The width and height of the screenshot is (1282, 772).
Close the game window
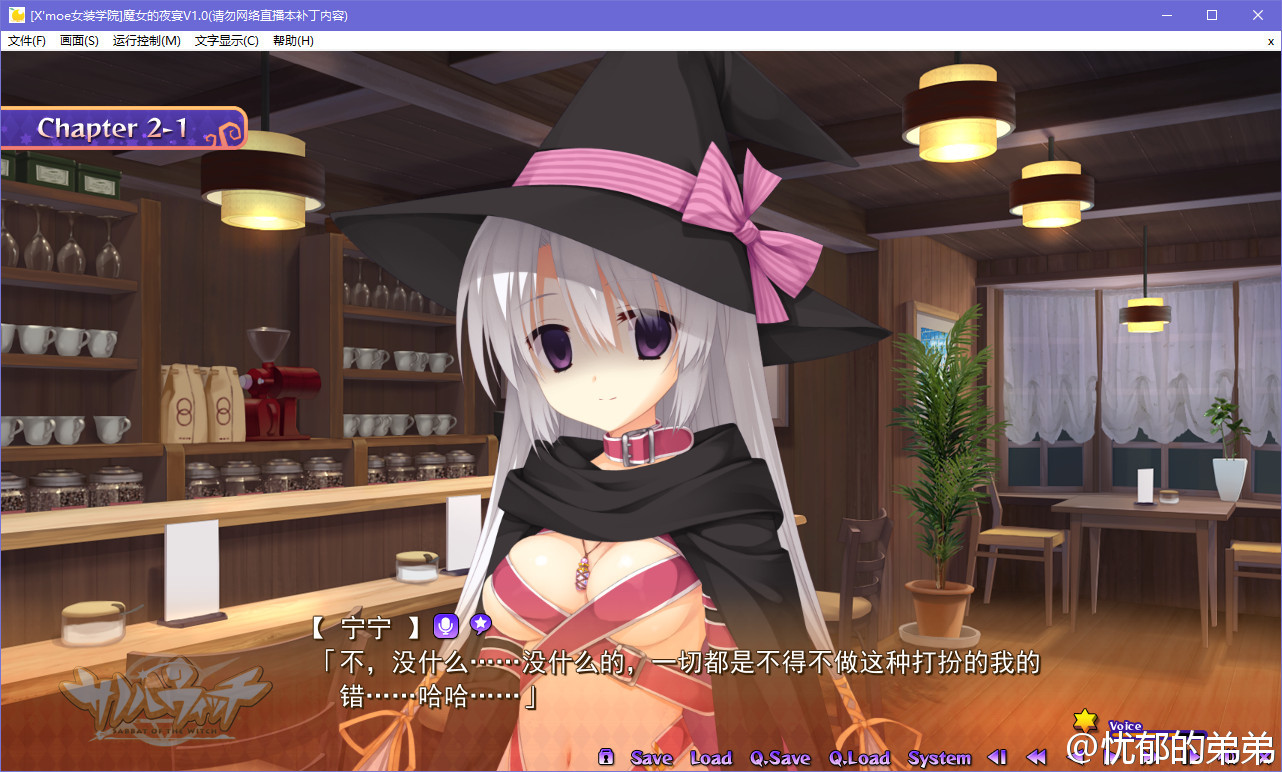coord(1258,15)
